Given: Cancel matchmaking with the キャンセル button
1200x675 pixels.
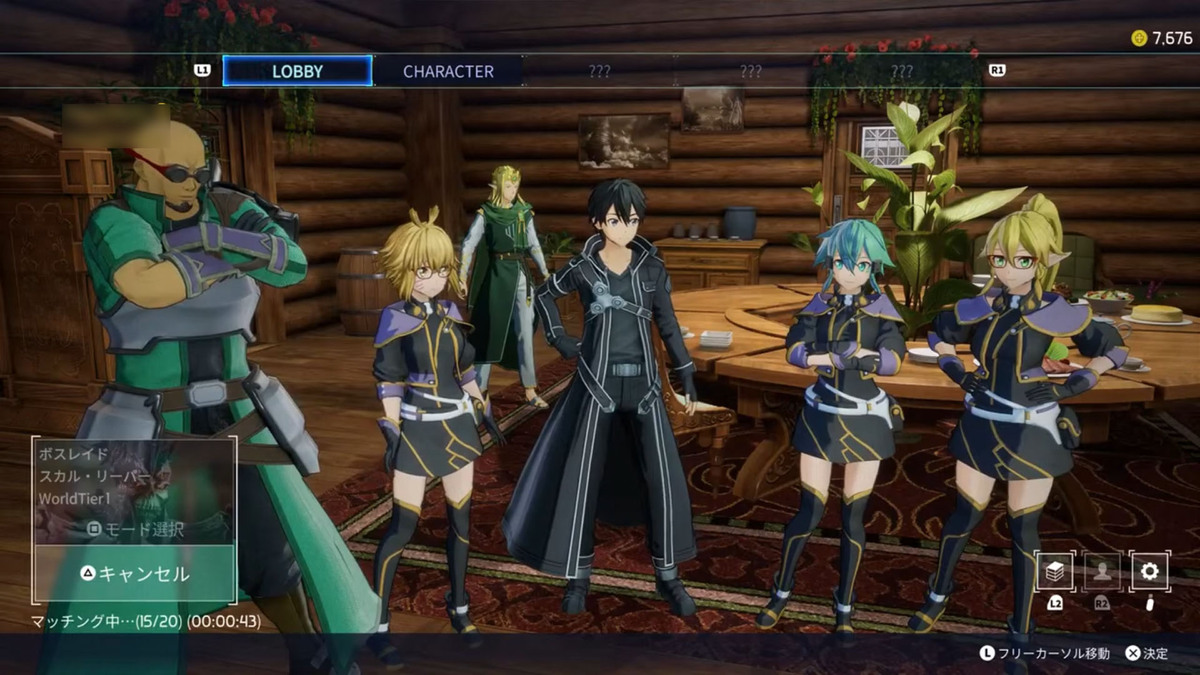Looking at the screenshot, I should click(x=135, y=574).
